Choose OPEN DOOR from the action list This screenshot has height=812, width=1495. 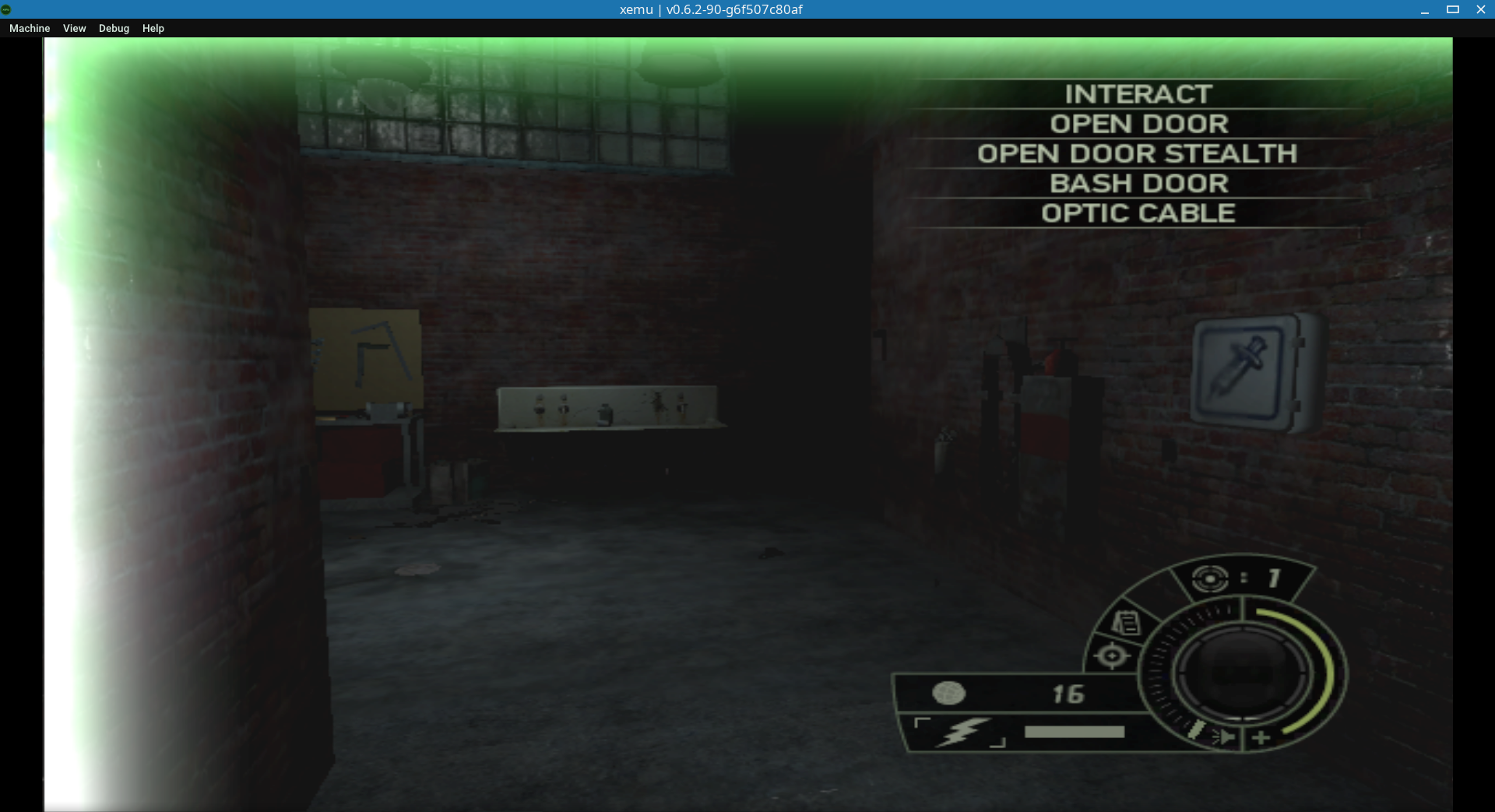1139,123
